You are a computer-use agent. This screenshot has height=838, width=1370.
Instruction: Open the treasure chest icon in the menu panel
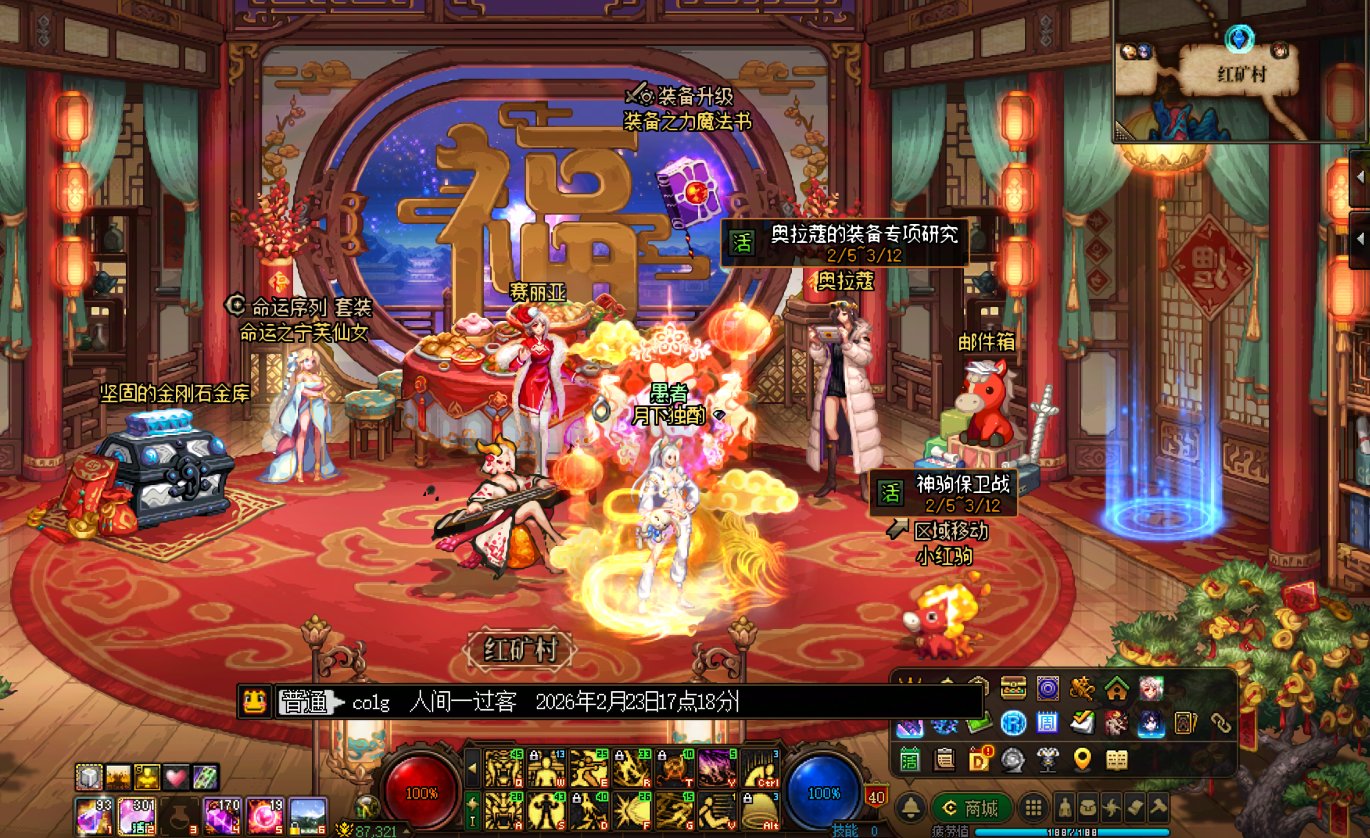point(1014,688)
